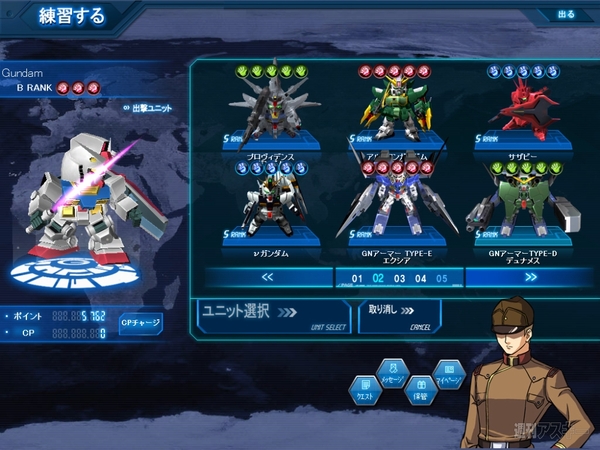This screenshot has height=450, width=600.
Task: Jump to page 05
Action: pos(441,278)
